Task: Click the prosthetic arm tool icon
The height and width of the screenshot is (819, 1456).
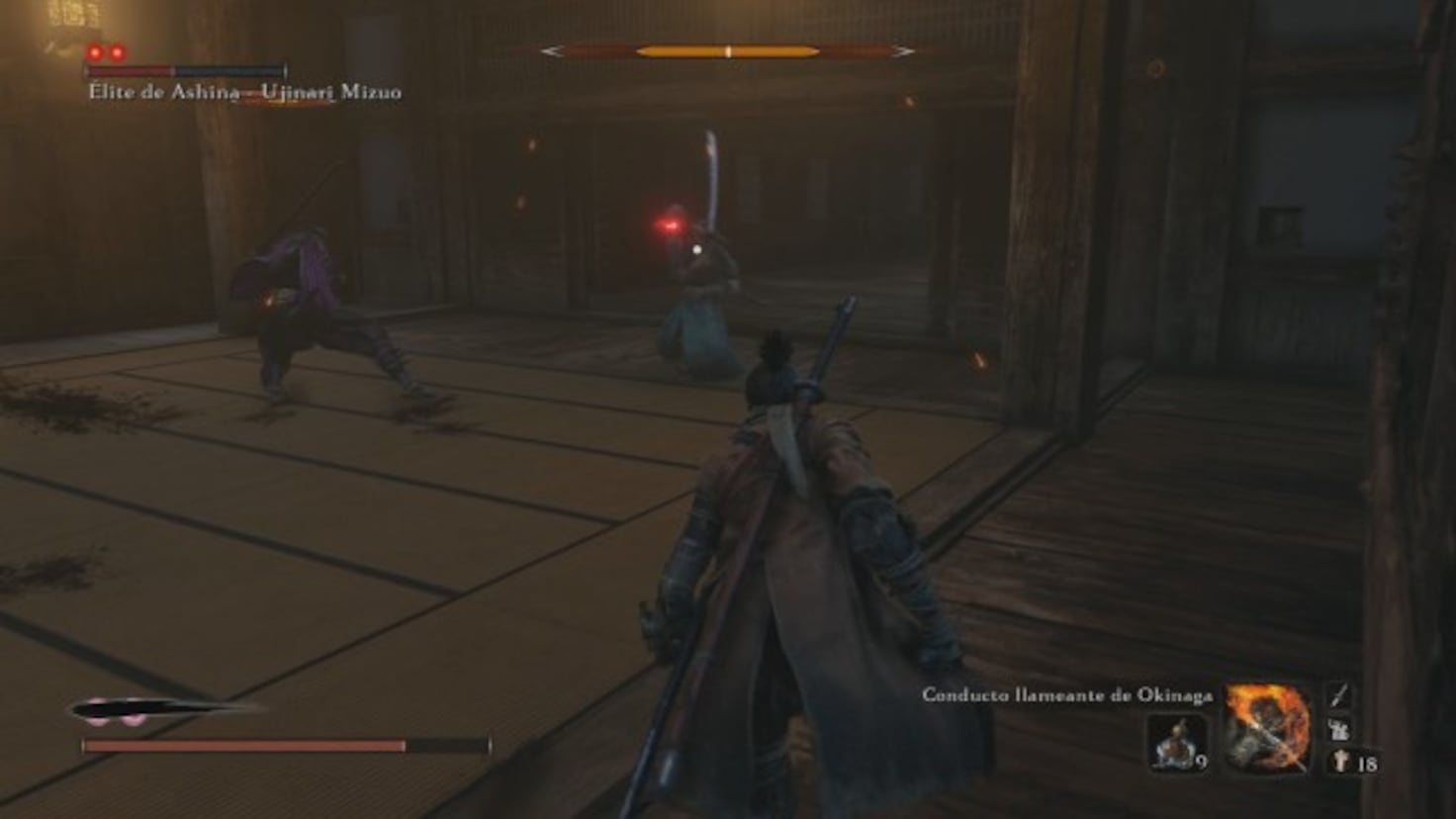Action: point(1339,730)
